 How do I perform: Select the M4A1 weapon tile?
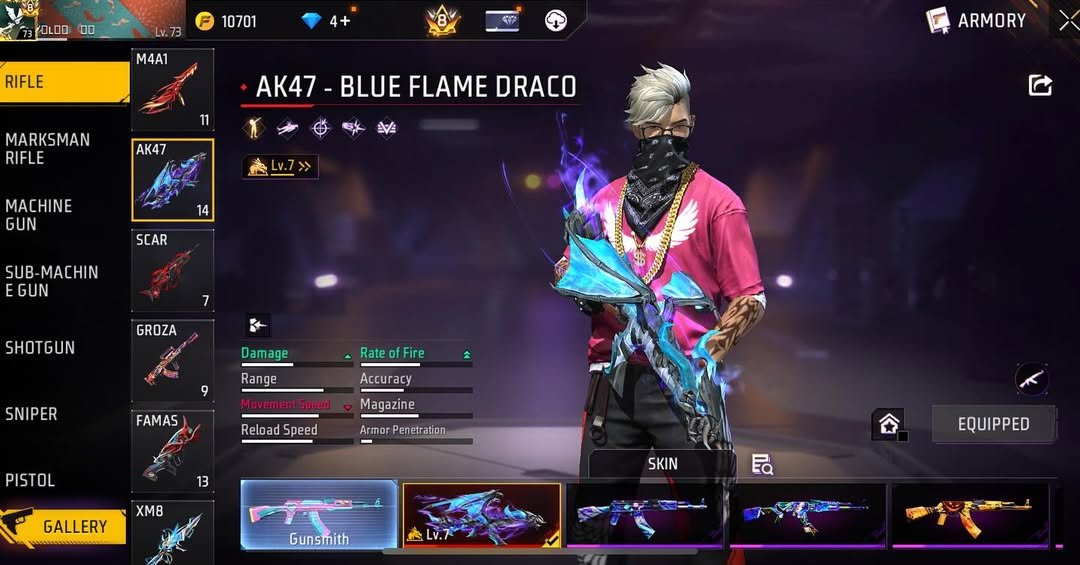tap(172, 90)
